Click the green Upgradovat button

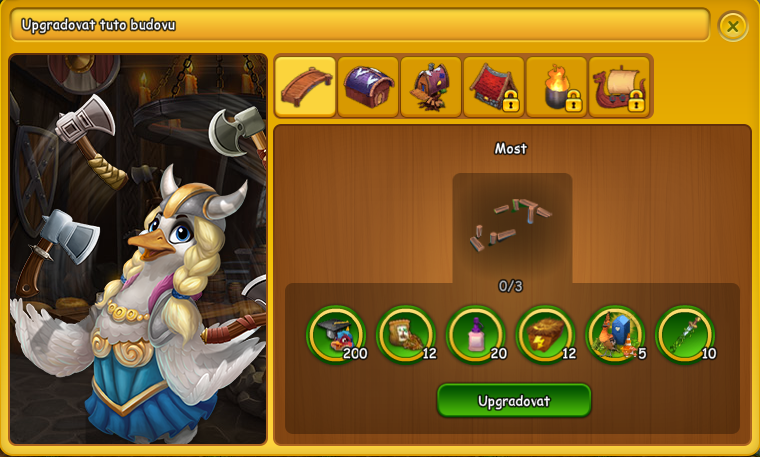(x=514, y=401)
